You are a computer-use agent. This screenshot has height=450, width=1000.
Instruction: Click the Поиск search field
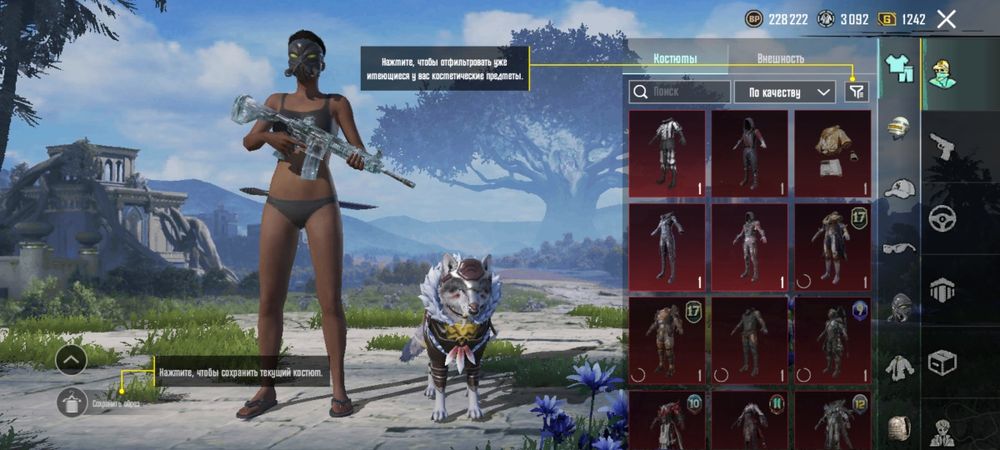pos(678,92)
